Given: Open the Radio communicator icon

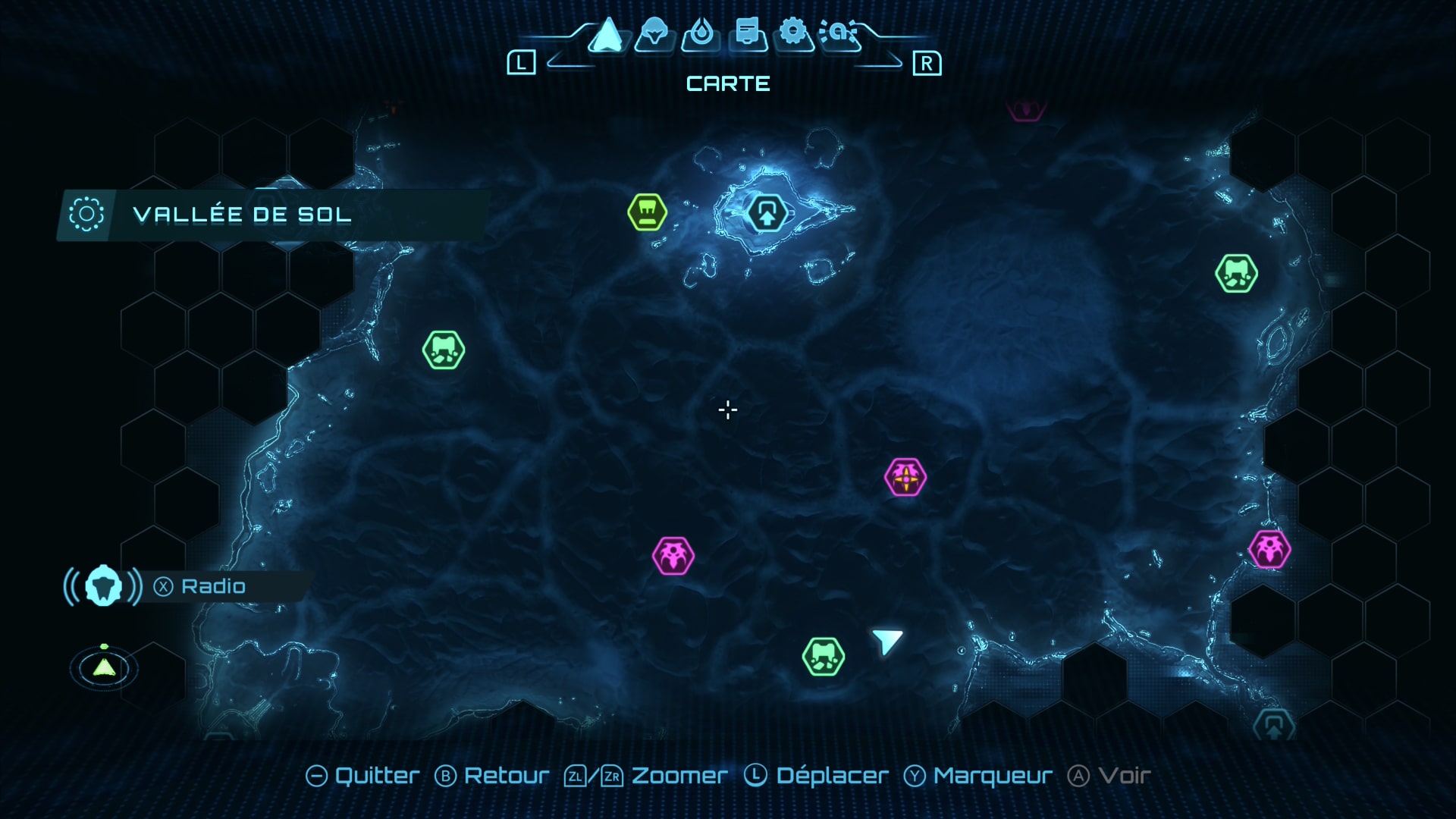Looking at the screenshot, I should pos(103,586).
